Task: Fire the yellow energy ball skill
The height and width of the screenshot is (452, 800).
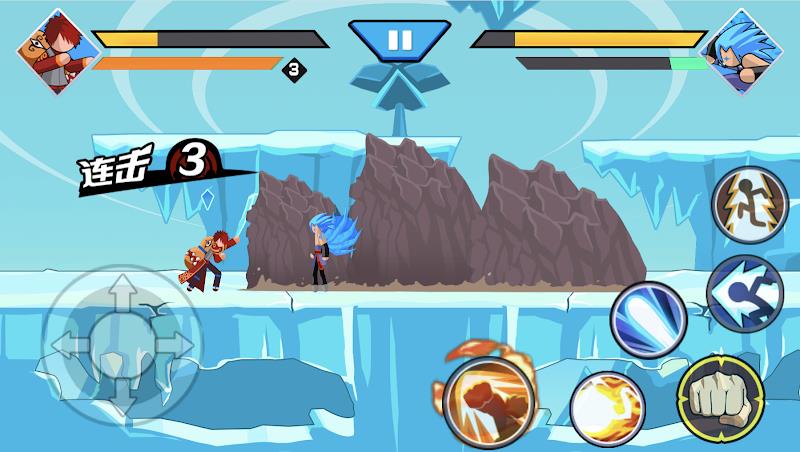Action: [607, 409]
